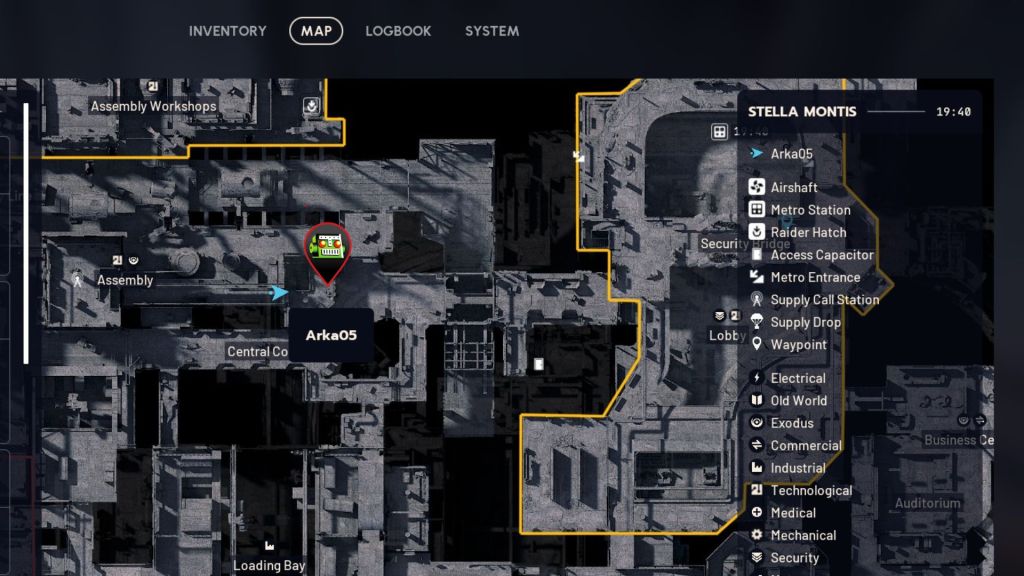1024x576 pixels.
Task: Toggle the Airshaft legend filter
Action: click(x=794, y=188)
